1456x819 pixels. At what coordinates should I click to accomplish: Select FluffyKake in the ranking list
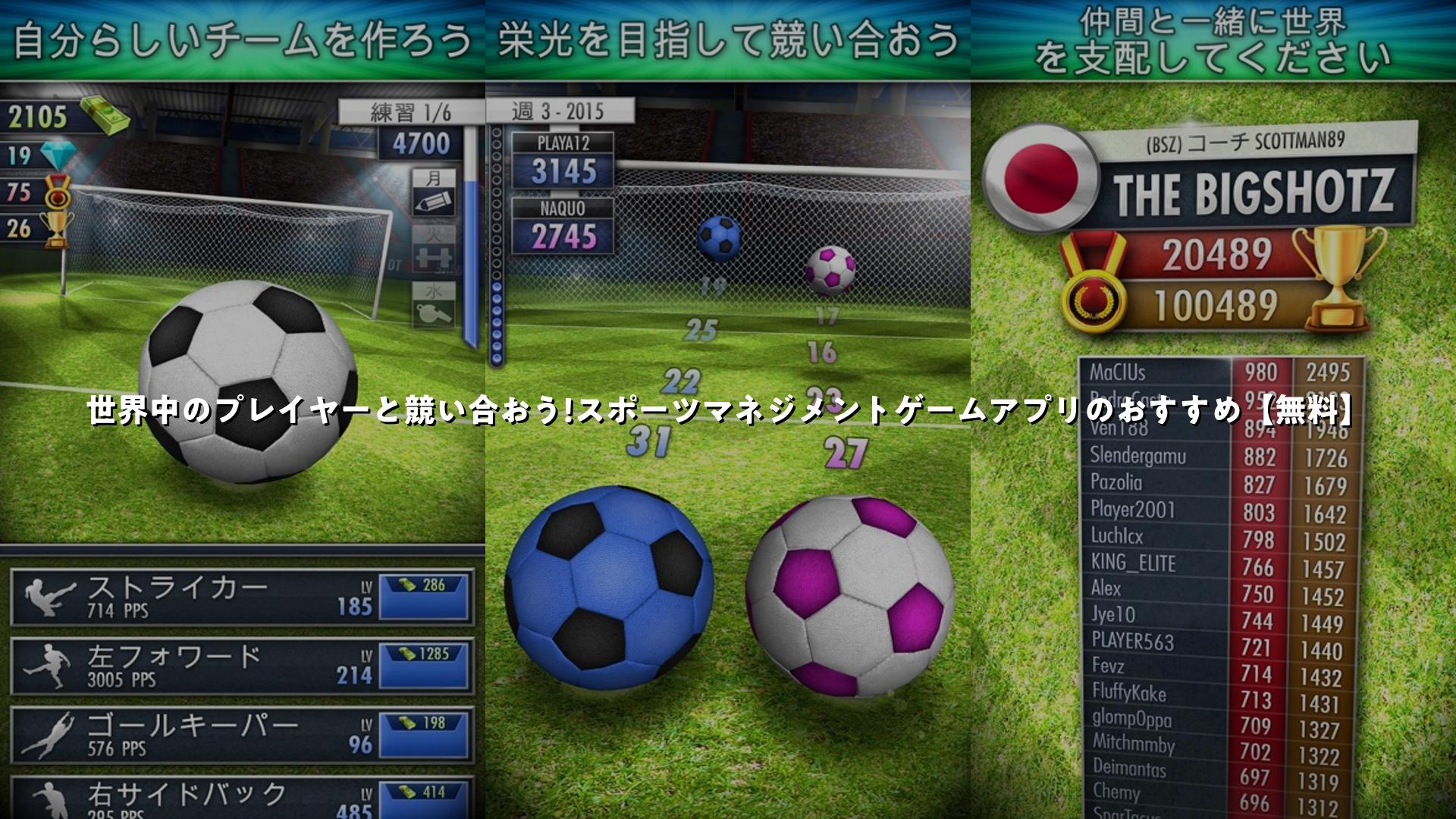click(x=1153, y=692)
